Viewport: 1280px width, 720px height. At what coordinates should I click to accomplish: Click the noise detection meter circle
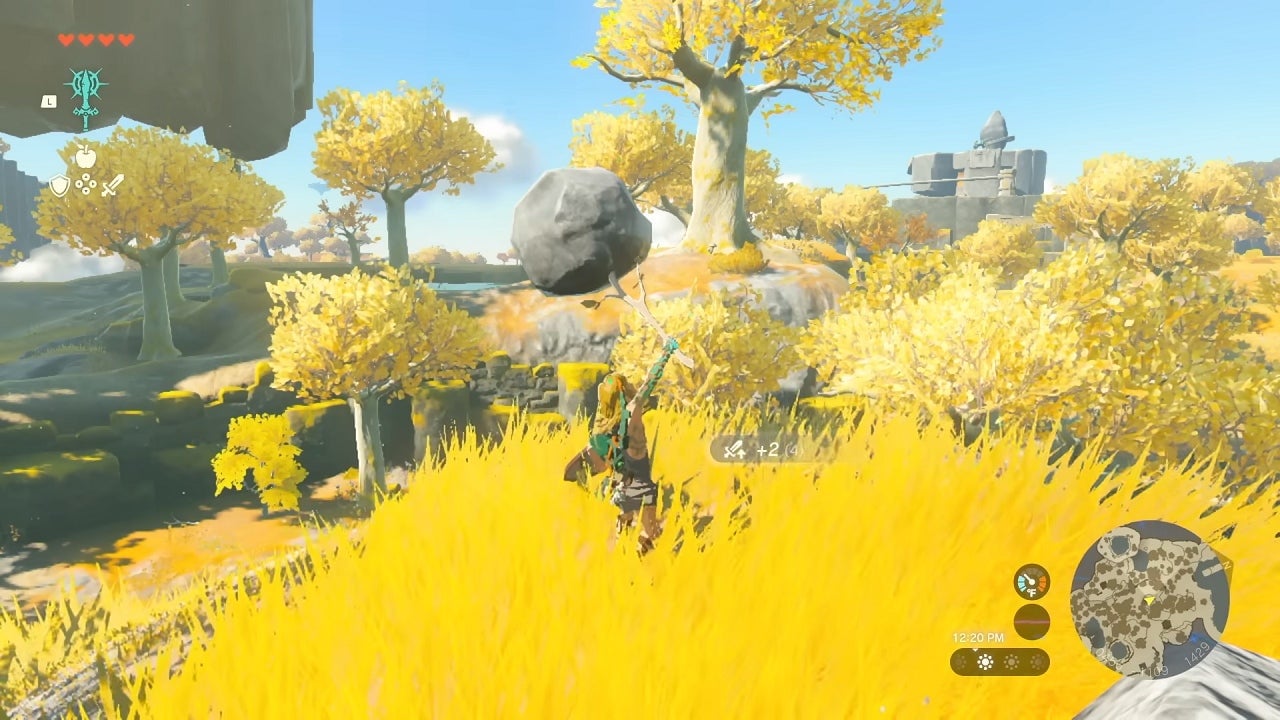1032,622
